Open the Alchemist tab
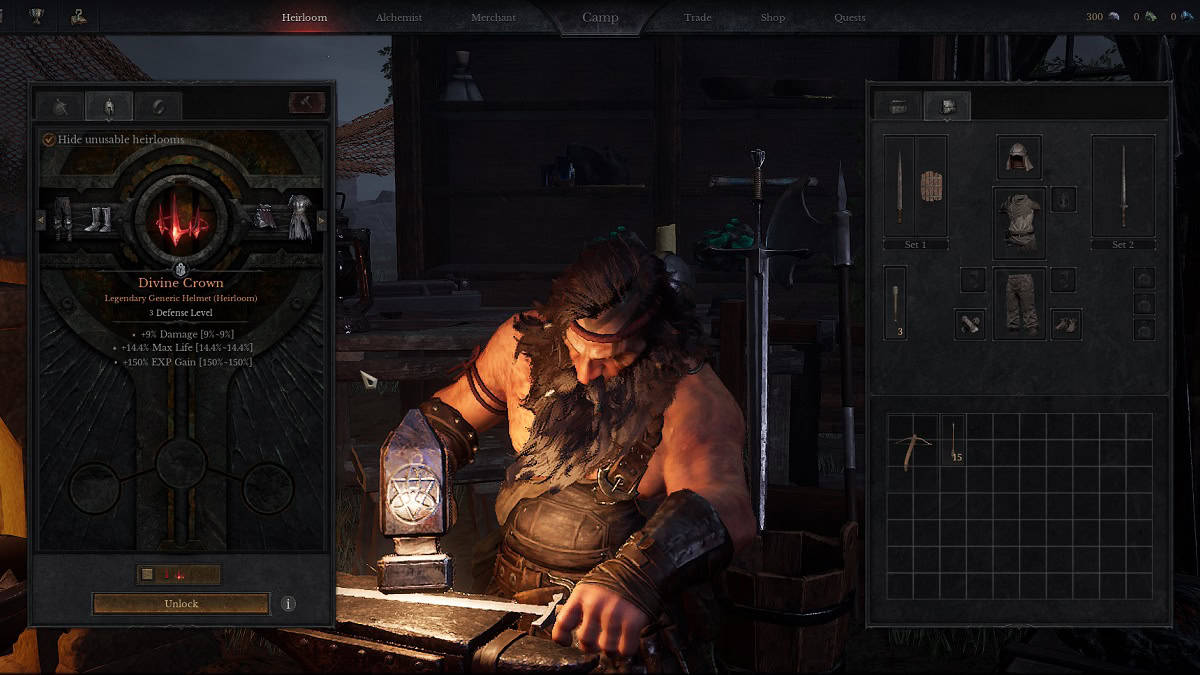Screen dimensions: 1200x675 (398, 18)
